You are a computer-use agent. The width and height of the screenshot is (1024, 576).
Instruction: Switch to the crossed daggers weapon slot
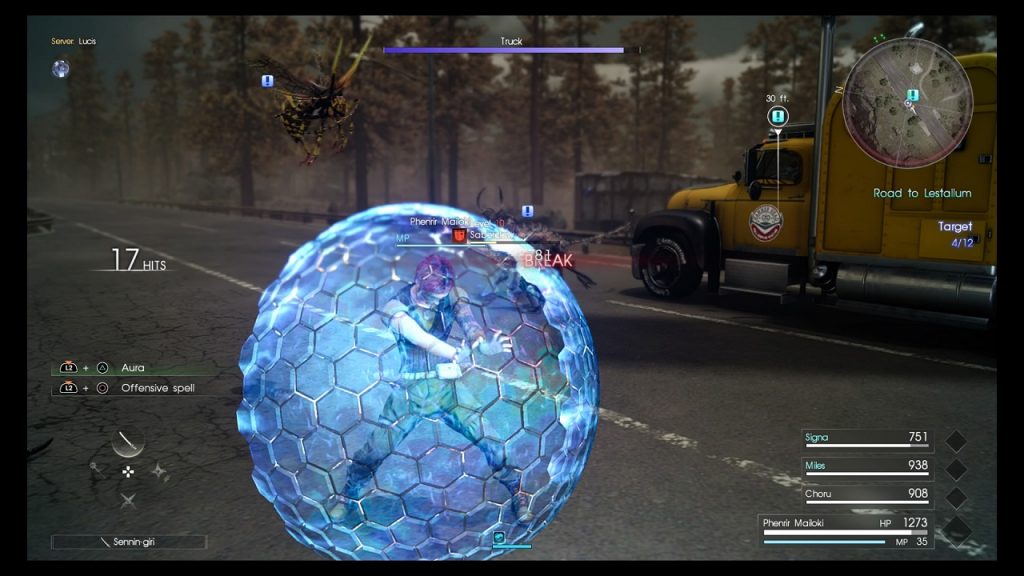tap(128, 500)
